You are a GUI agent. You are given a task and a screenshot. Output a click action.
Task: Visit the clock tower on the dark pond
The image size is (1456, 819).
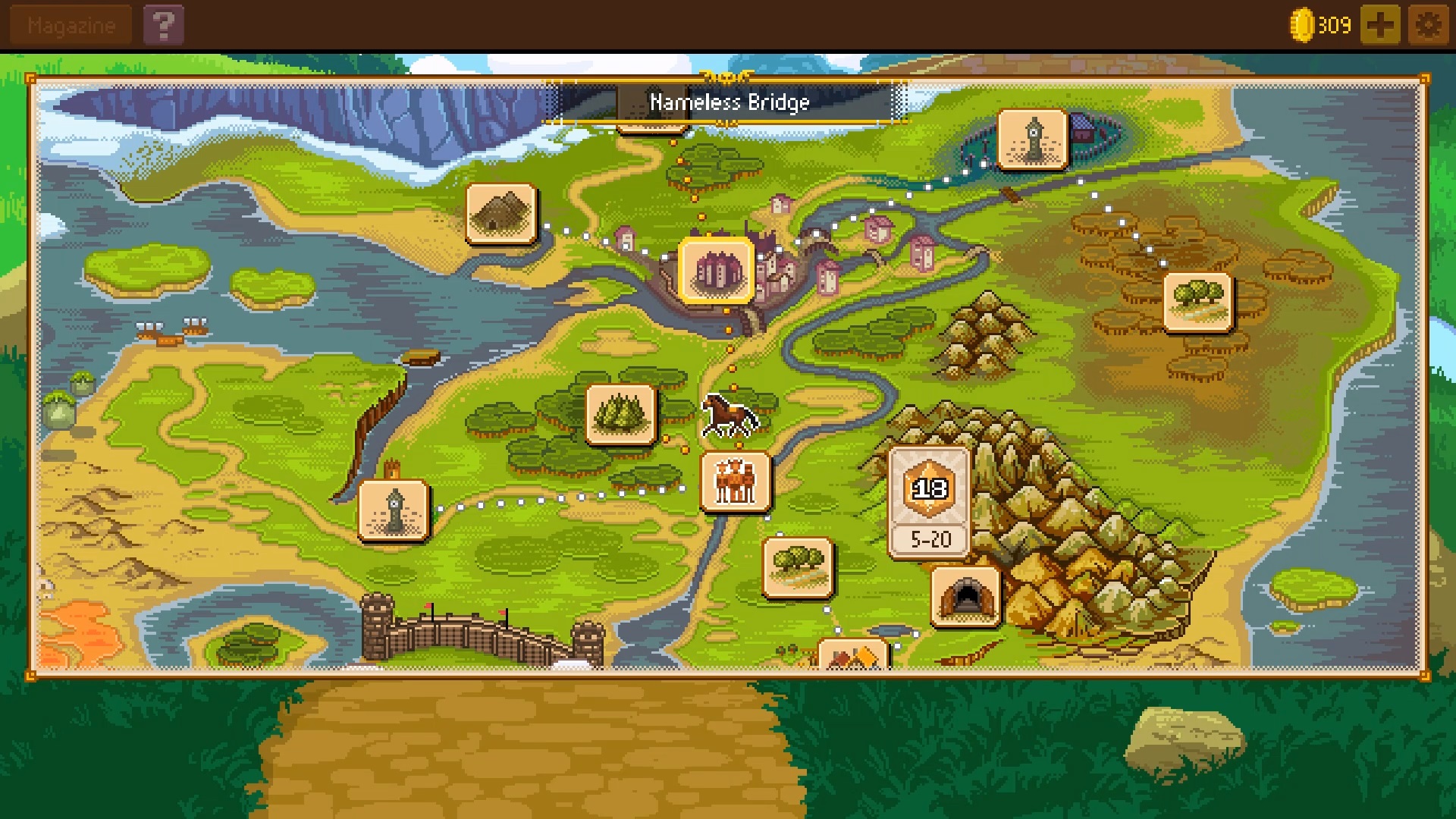point(1032,139)
